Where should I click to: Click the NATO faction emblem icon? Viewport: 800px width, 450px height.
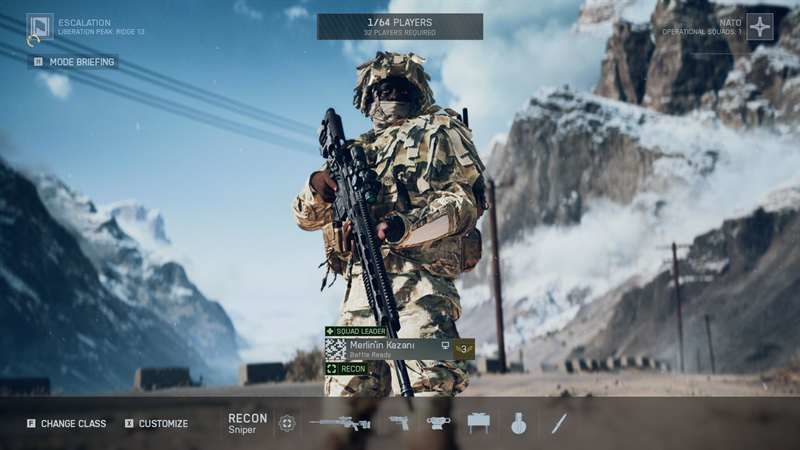point(760,27)
